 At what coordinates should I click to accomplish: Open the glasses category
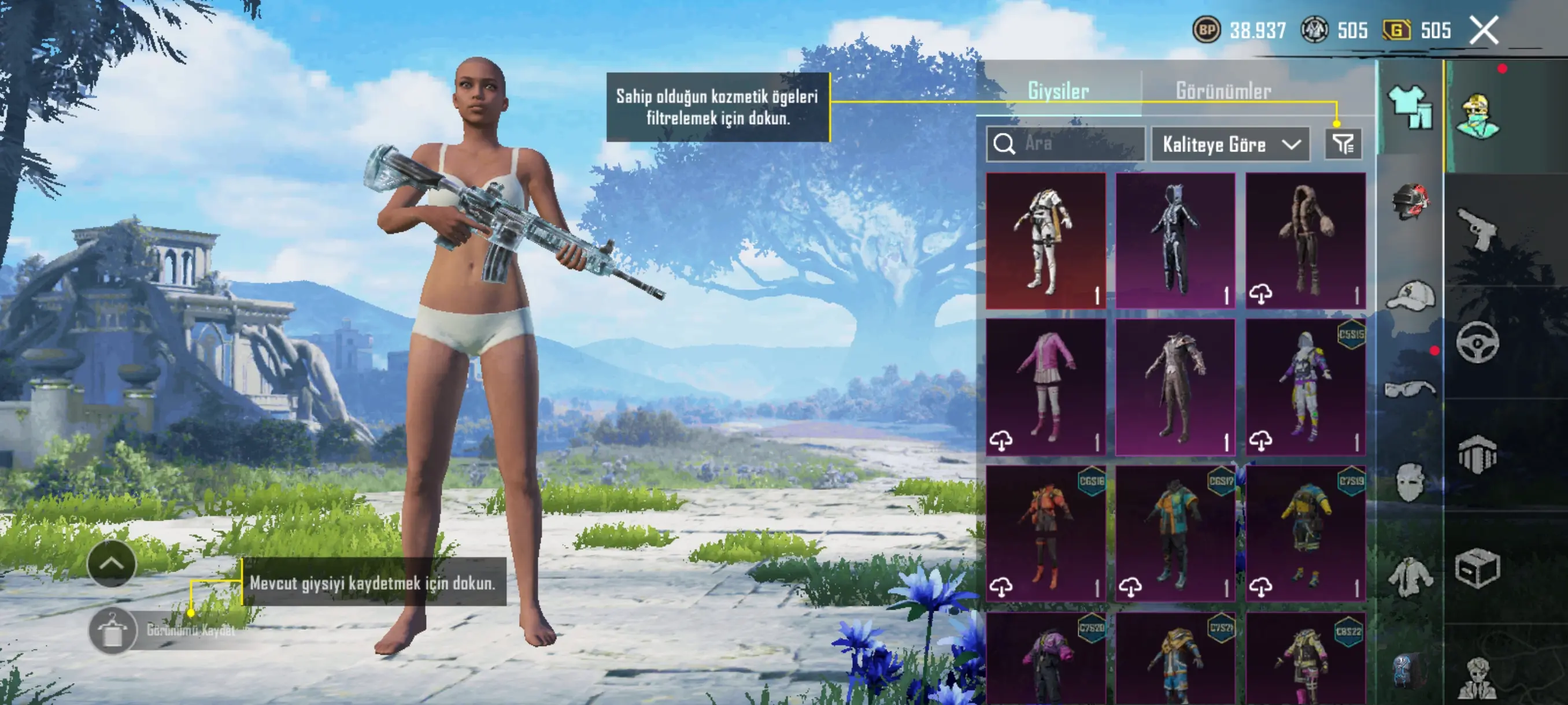pos(1409,388)
